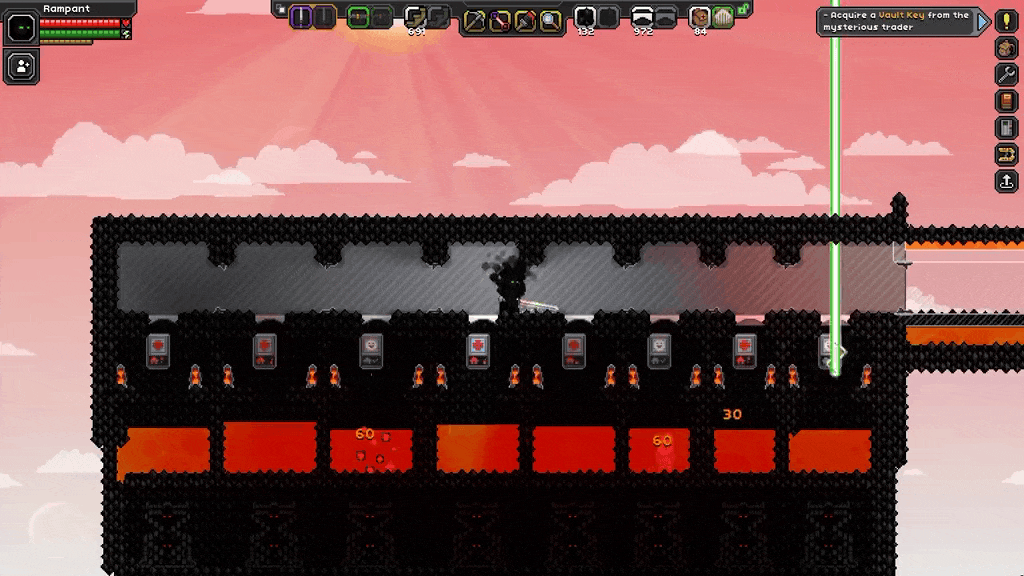Click the blue arrow on quest tracker
The width and height of the screenshot is (1024, 576).
(x=983, y=21)
